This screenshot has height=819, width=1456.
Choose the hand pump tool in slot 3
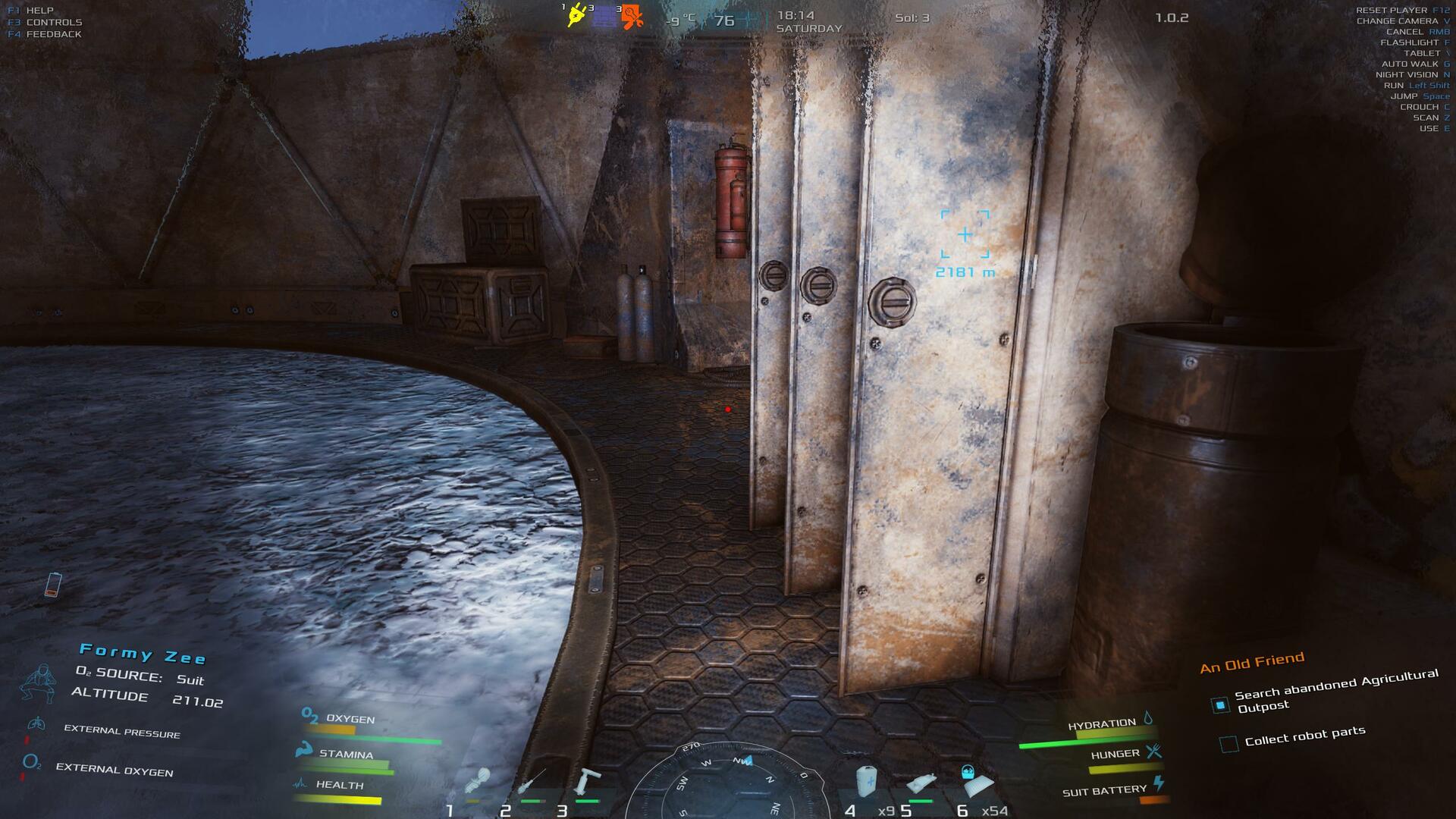point(588,781)
